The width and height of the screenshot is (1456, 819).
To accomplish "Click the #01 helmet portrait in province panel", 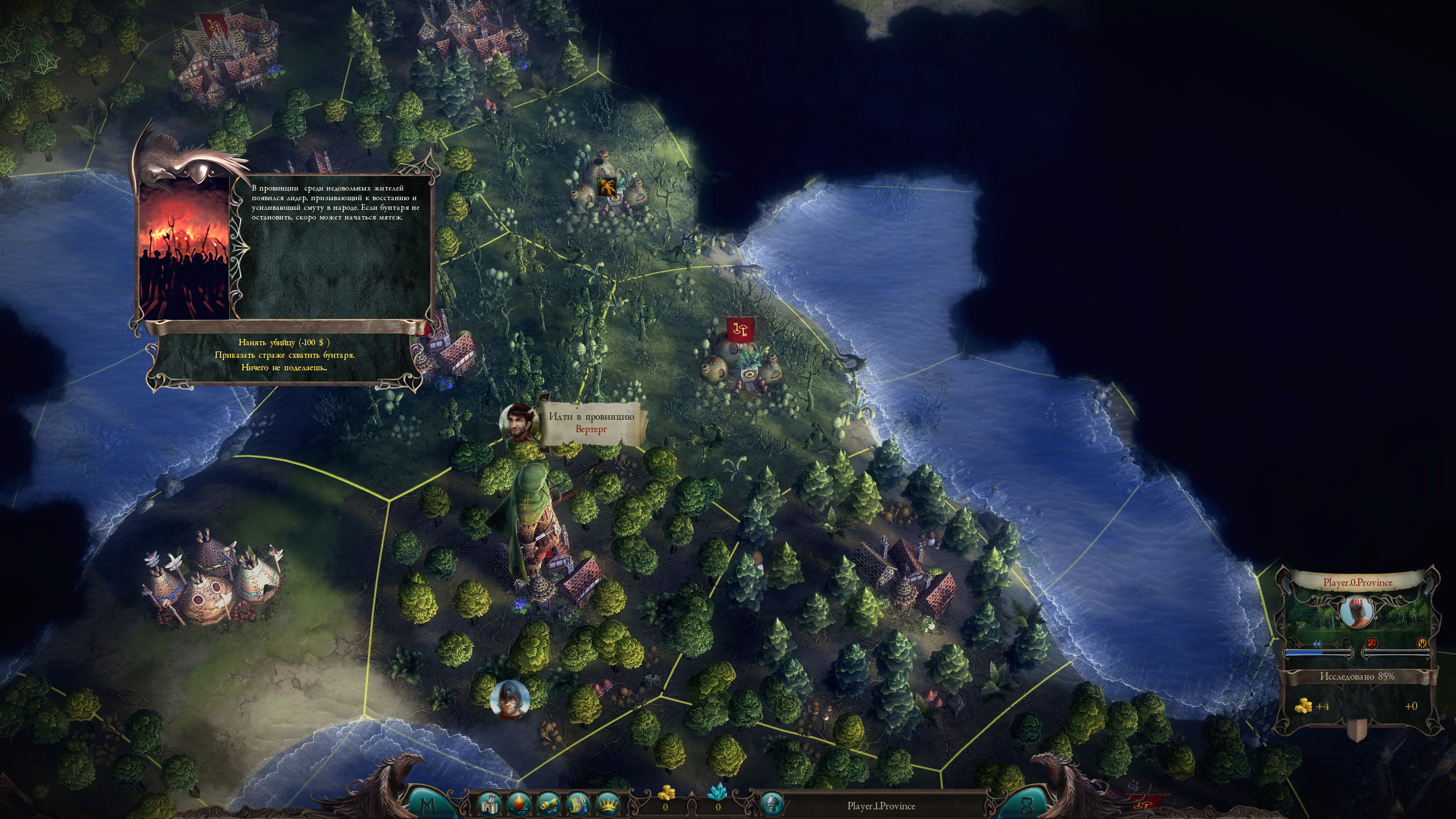I will (1357, 612).
